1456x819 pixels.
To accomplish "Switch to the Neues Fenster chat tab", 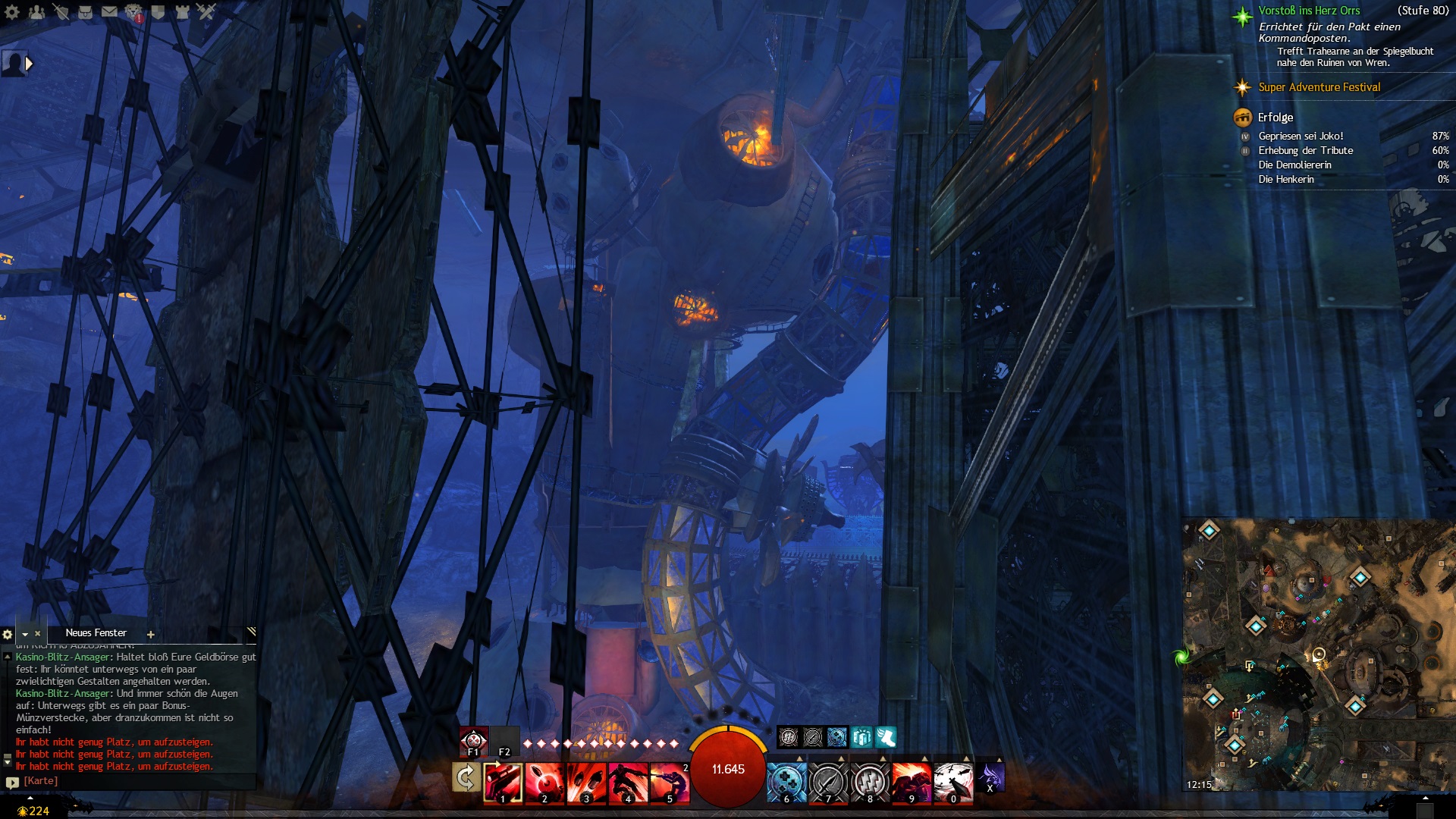I will coord(96,633).
